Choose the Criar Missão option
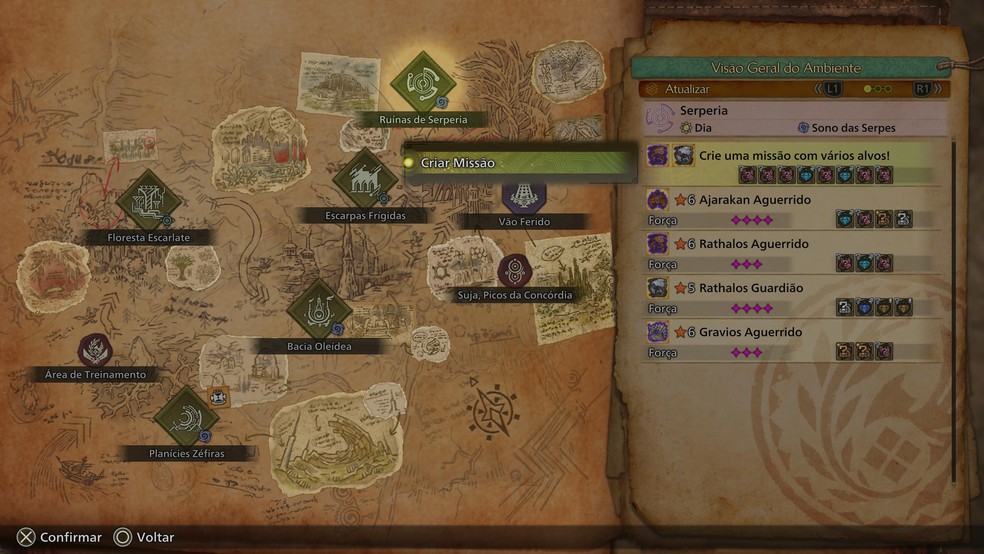 [520, 163]
